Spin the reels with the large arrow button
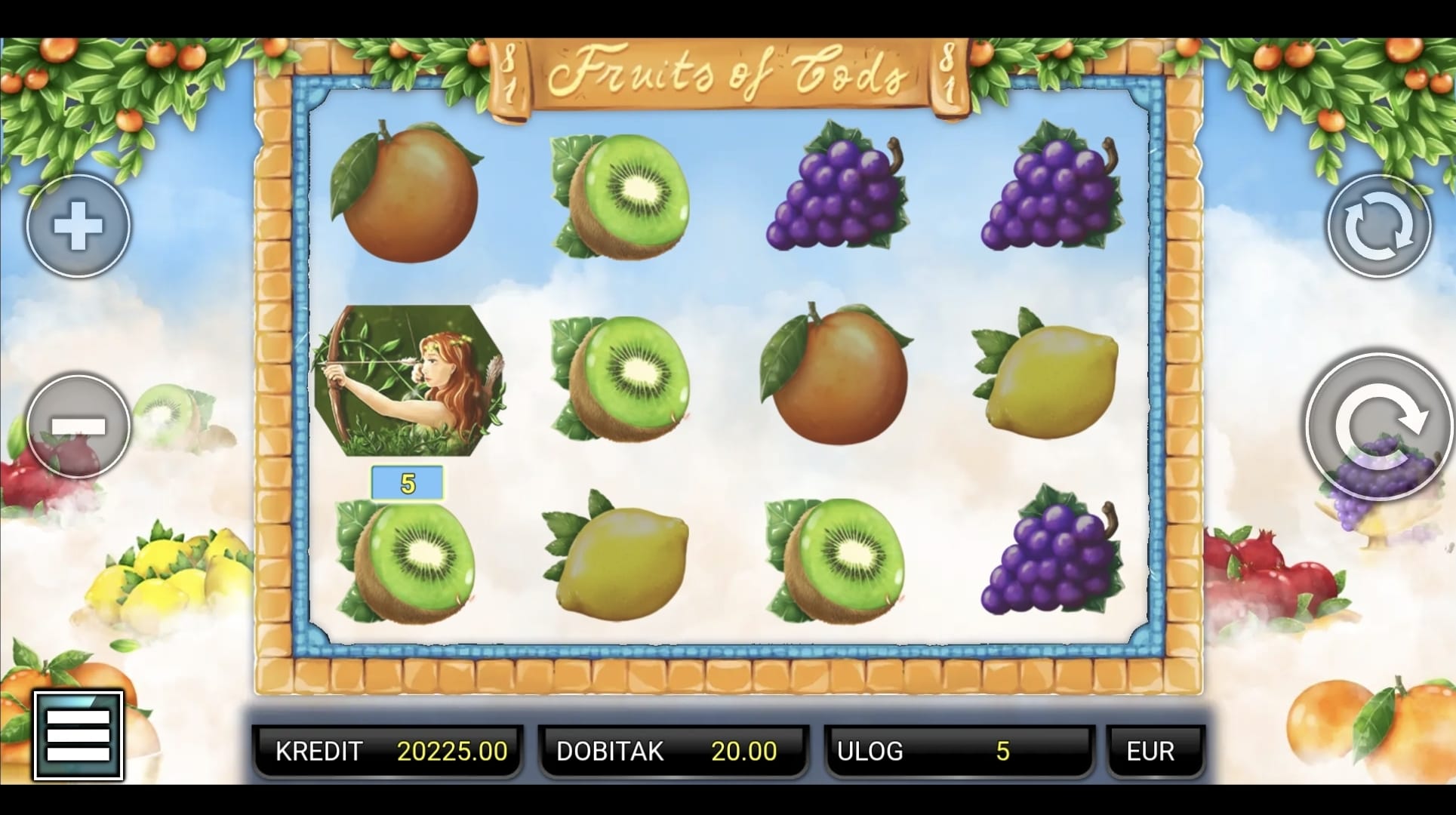1456x815 pixels. click(x=1380, y=426)
